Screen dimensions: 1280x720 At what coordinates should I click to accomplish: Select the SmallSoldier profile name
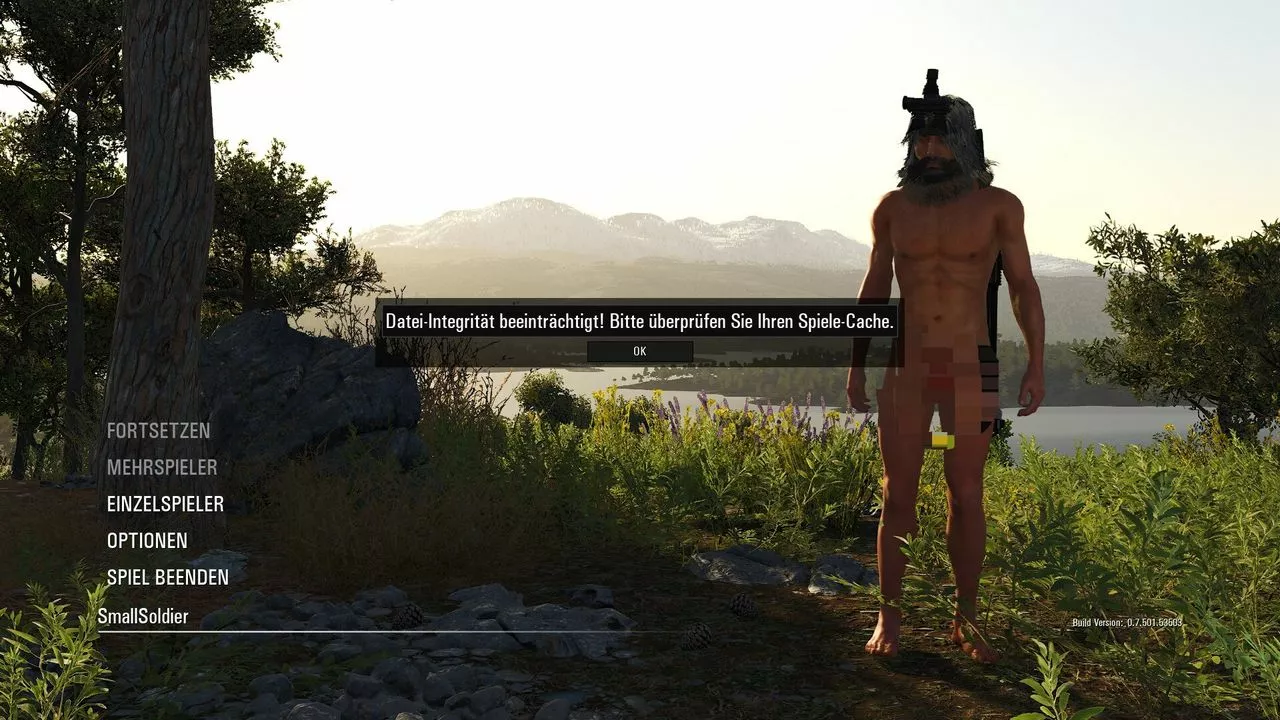click(x=143, y=617)
